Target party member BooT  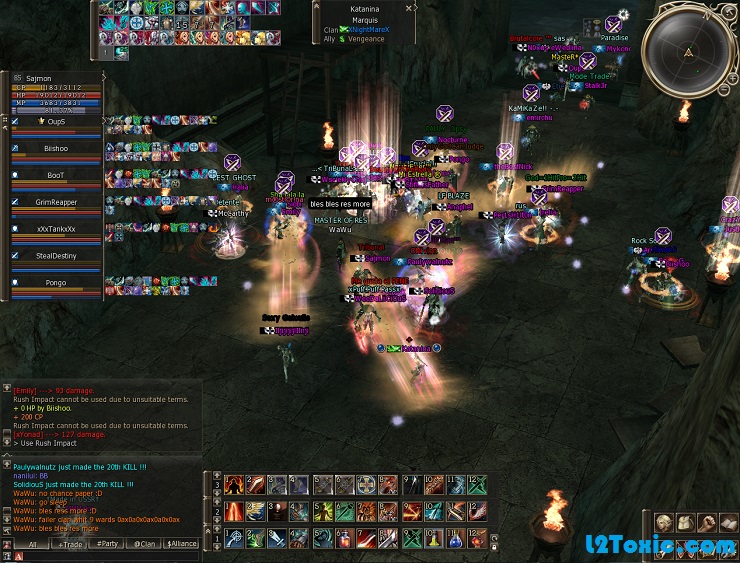pos(57,175)
